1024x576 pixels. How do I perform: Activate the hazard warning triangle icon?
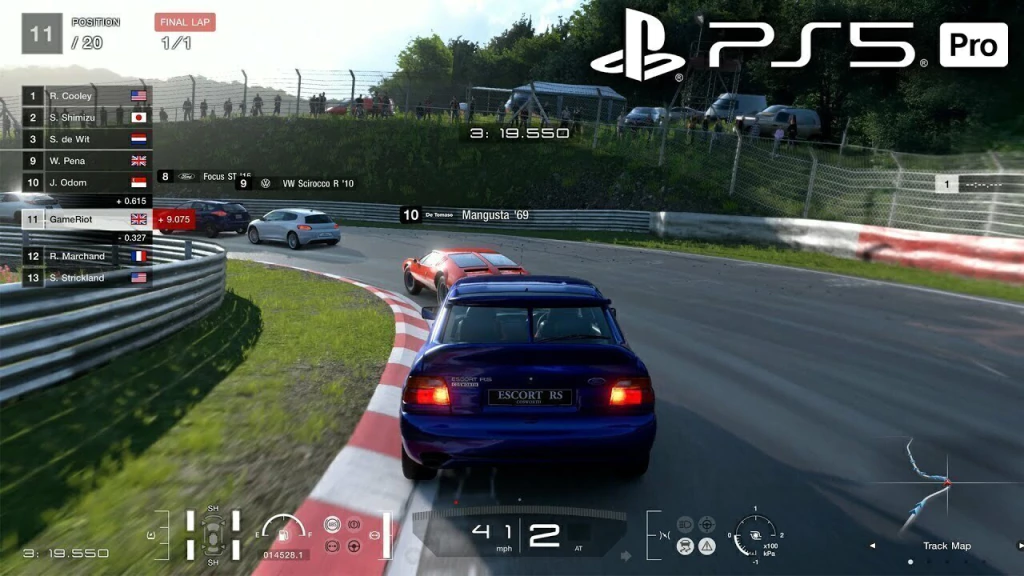coord(707,545)
